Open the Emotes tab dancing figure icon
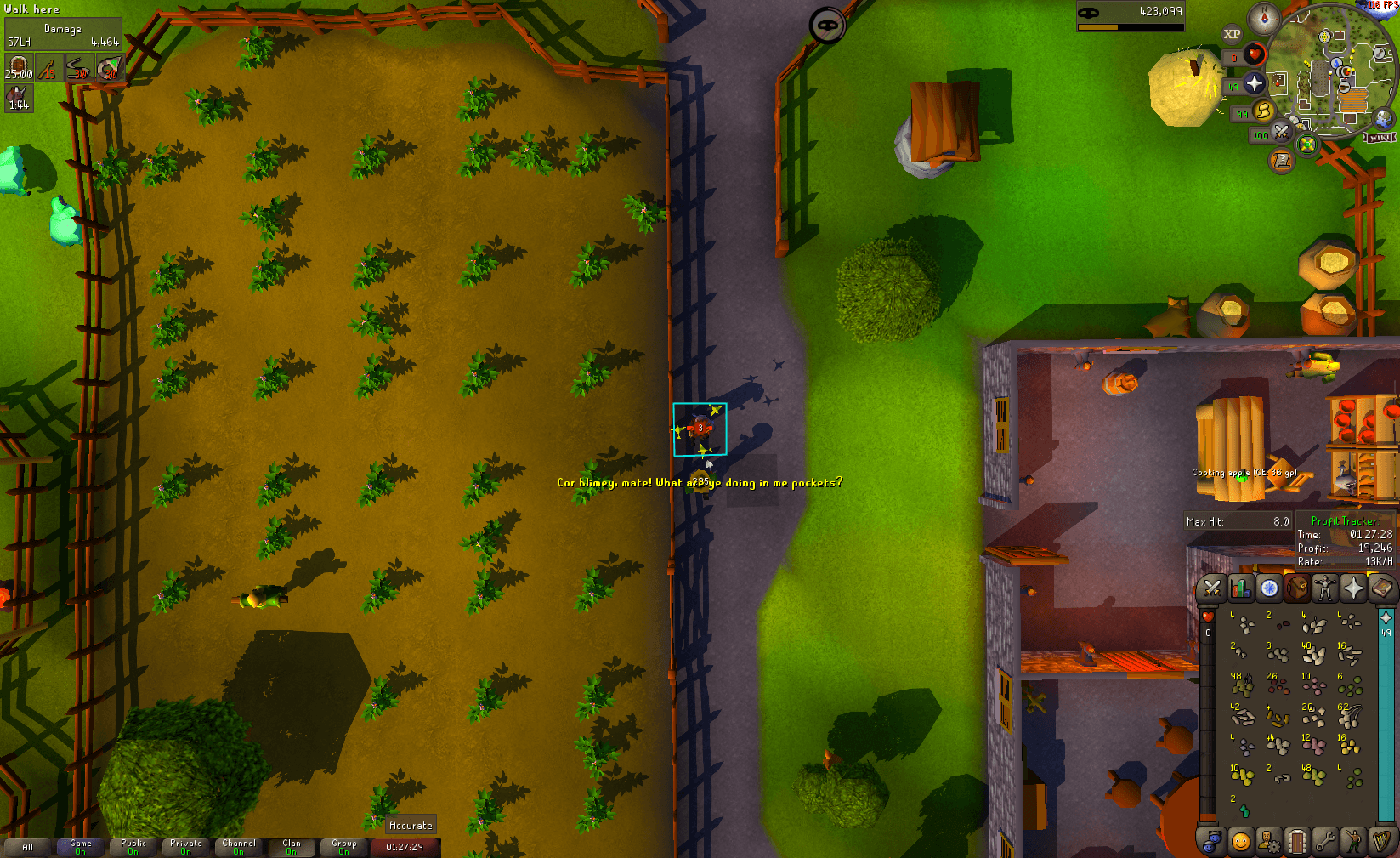 click(x=1353, y=841)
